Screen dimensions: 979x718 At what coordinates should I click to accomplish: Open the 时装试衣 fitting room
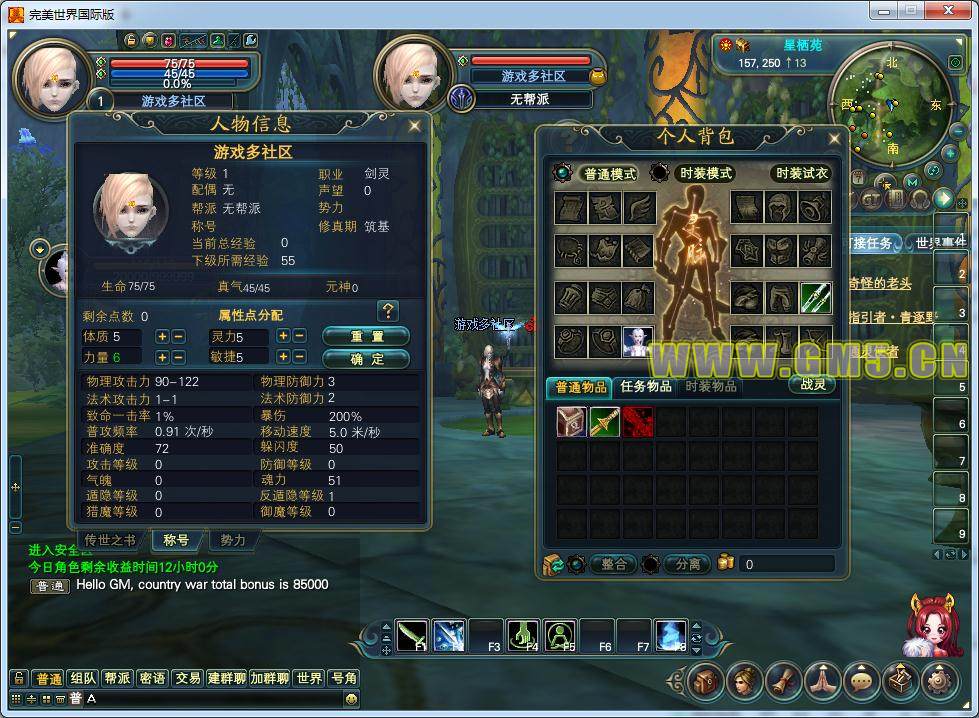801,173
